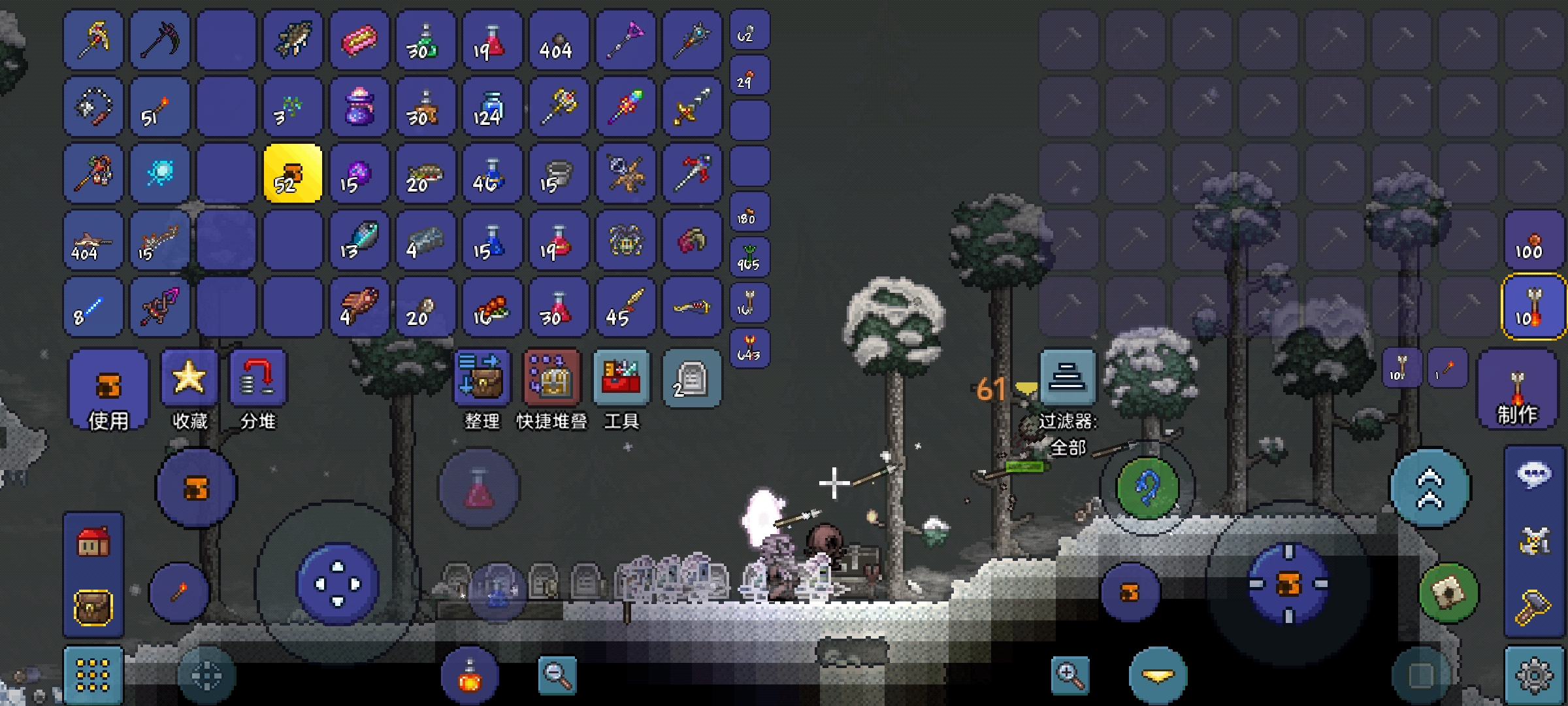Open the settings gear

tap(1533, 676)
